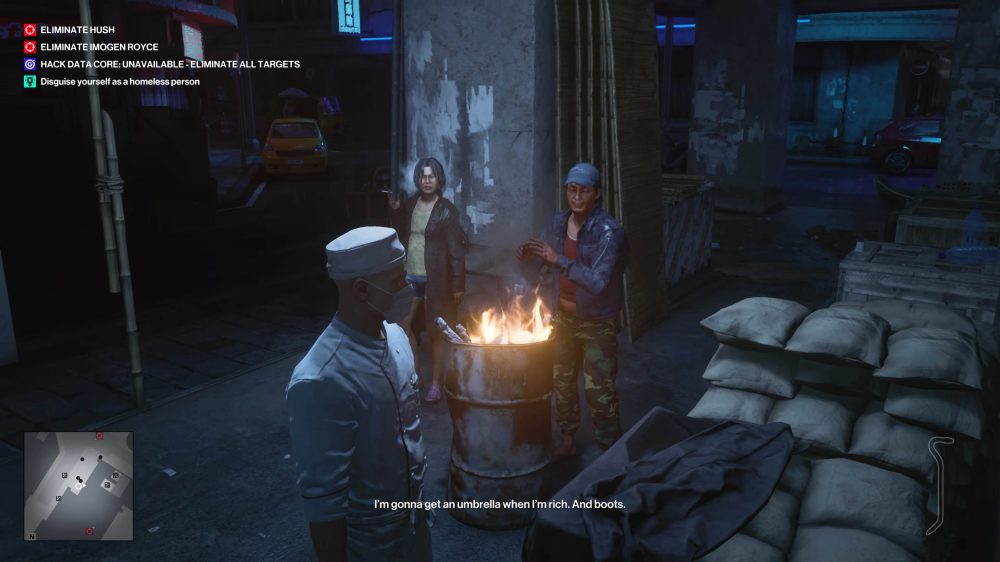Choose the homeless person disguise objective
This screenshot has height=562, width=1000.
(x=119, y=81)
